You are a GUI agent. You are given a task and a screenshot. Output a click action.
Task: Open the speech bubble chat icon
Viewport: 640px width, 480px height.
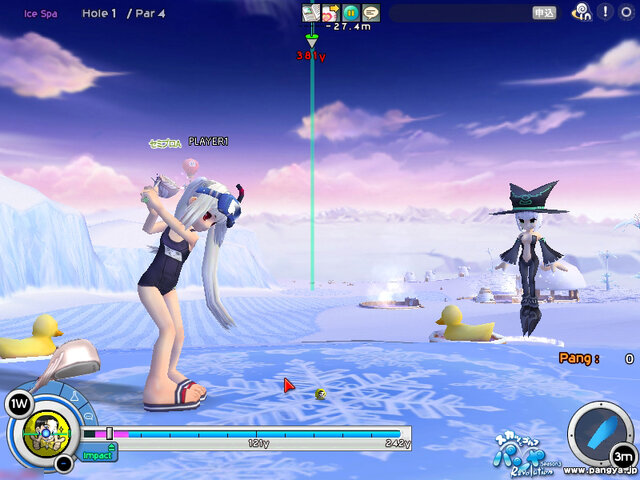pyautogui.click(x=370, y=12)
